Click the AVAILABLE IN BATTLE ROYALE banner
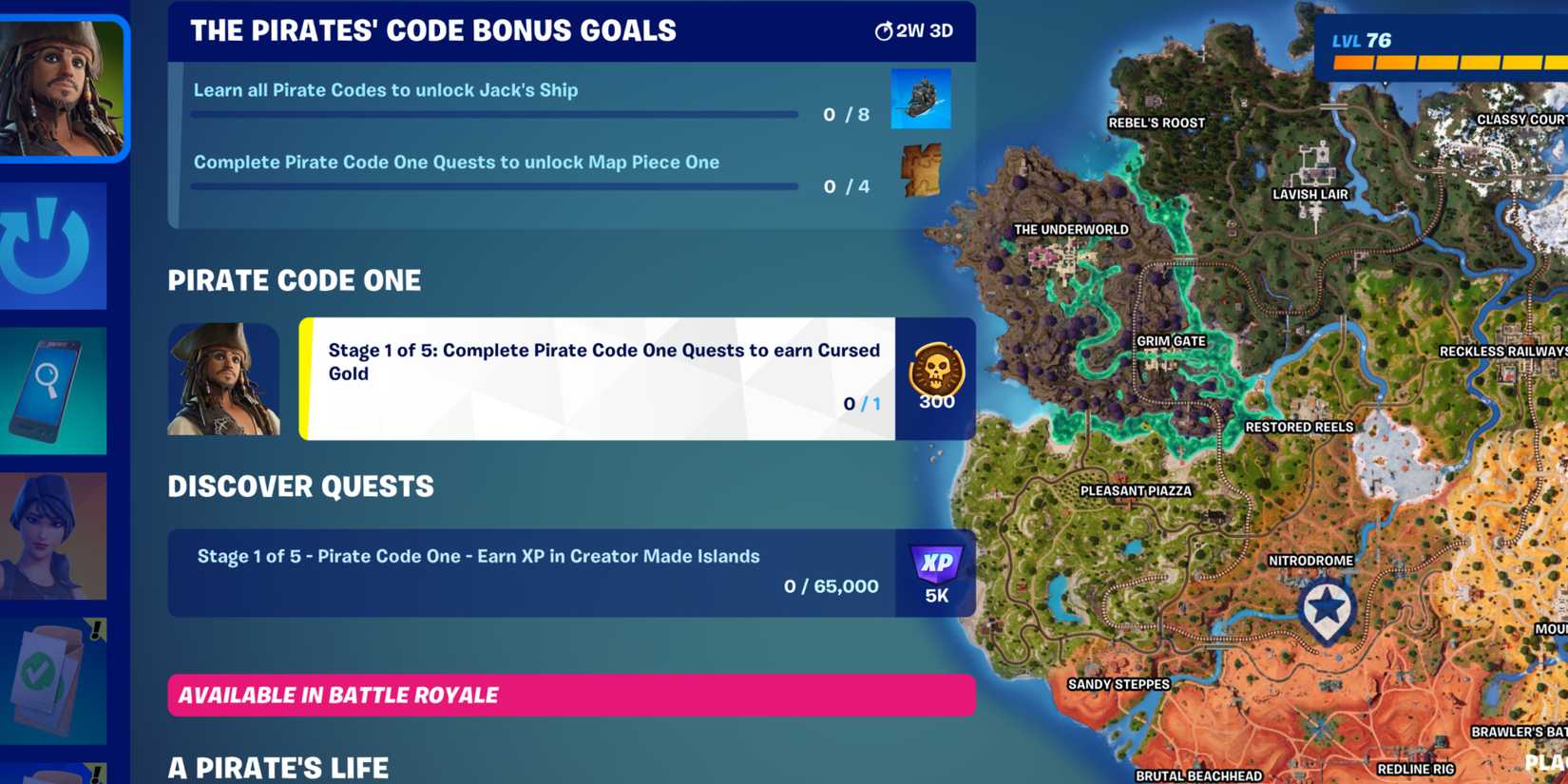 click(x=570, y=695)
